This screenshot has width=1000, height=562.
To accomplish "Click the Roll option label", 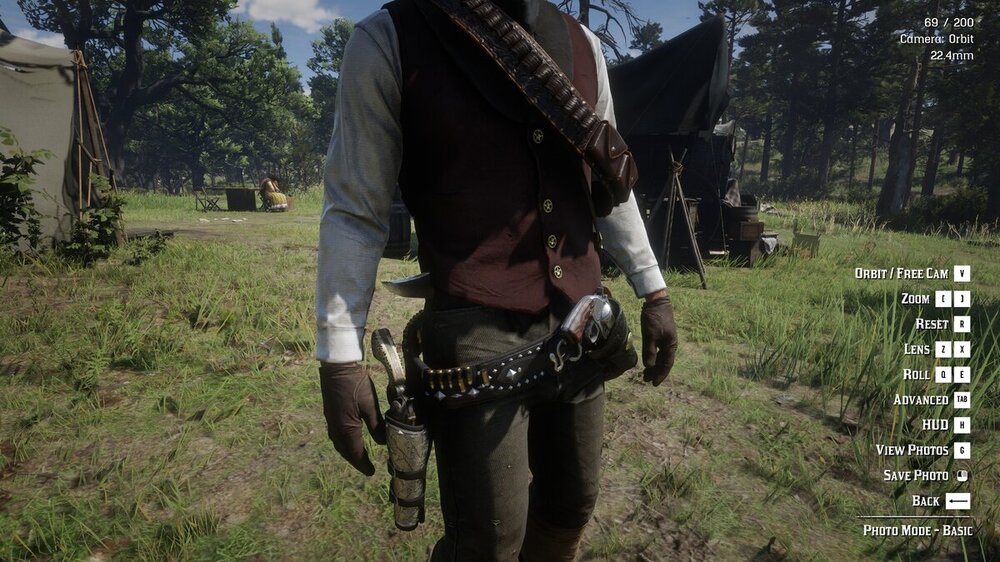I will click(916, 374).
